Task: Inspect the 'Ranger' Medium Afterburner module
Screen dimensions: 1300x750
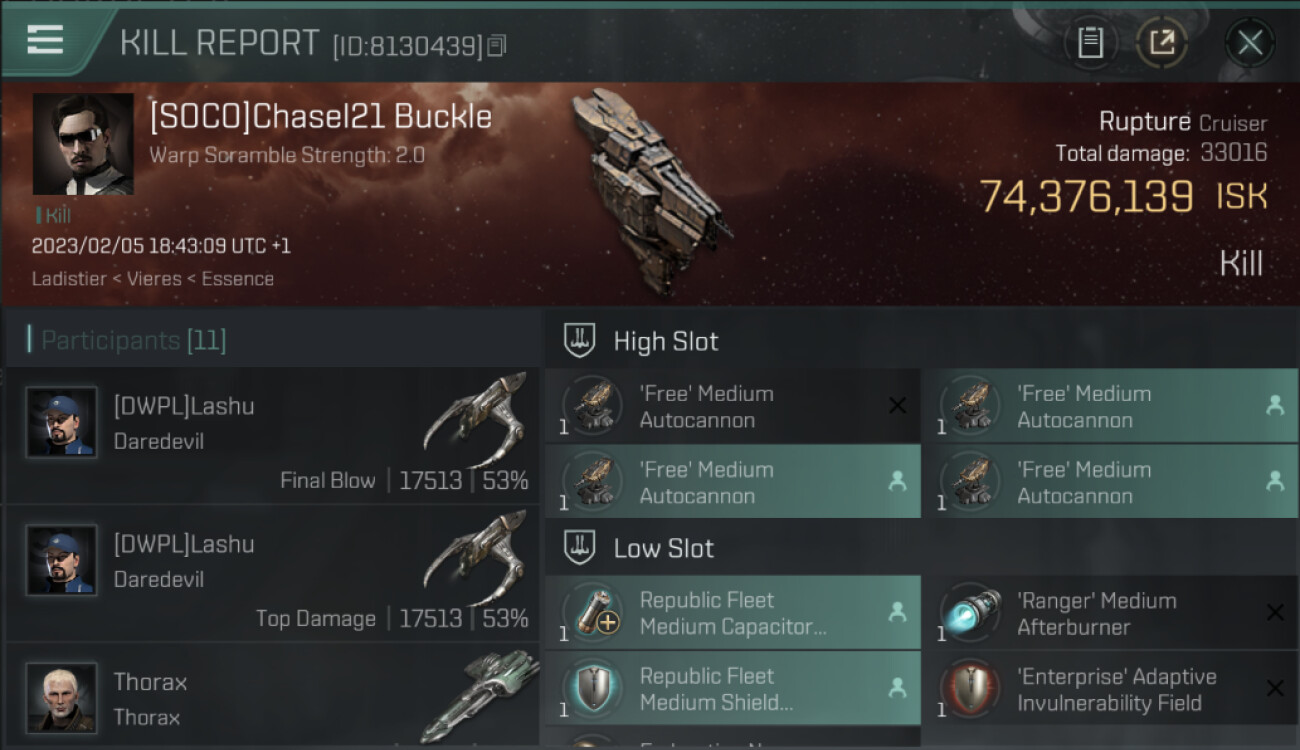Action: tap(1109, 613)
